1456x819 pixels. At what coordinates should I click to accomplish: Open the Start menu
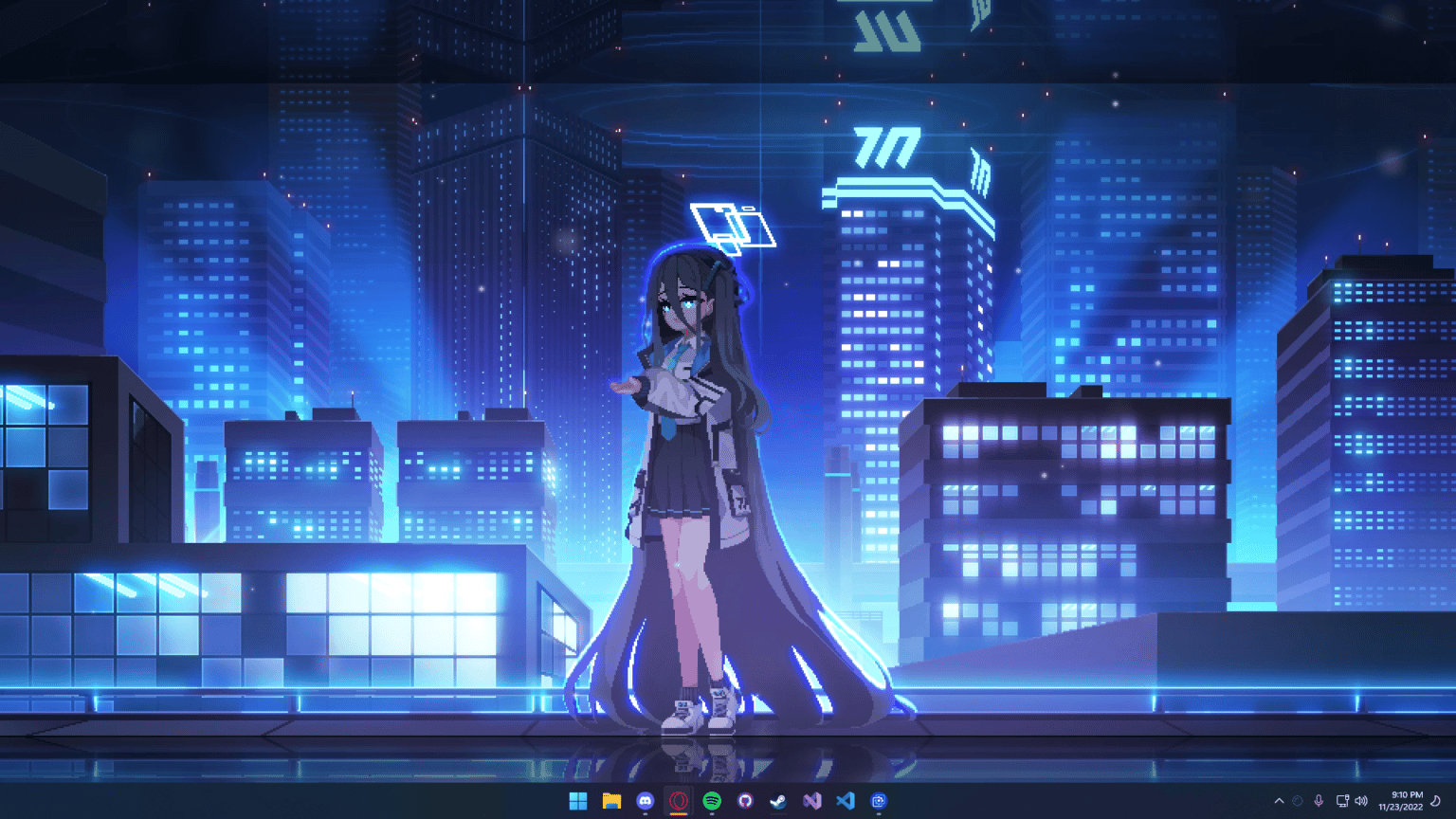pos(576,801)
